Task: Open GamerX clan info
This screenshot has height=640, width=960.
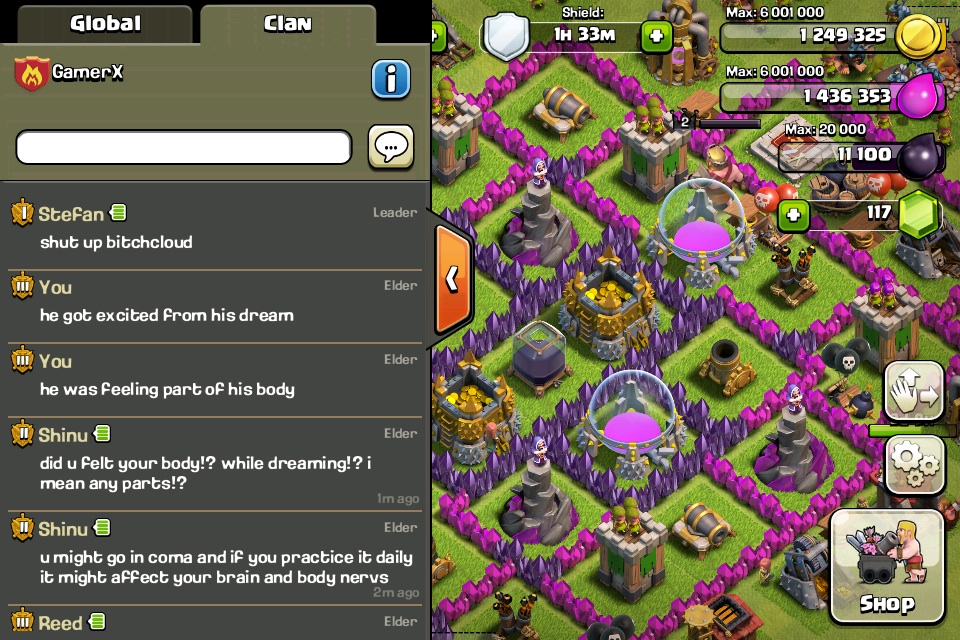Action: pos(391,79)
